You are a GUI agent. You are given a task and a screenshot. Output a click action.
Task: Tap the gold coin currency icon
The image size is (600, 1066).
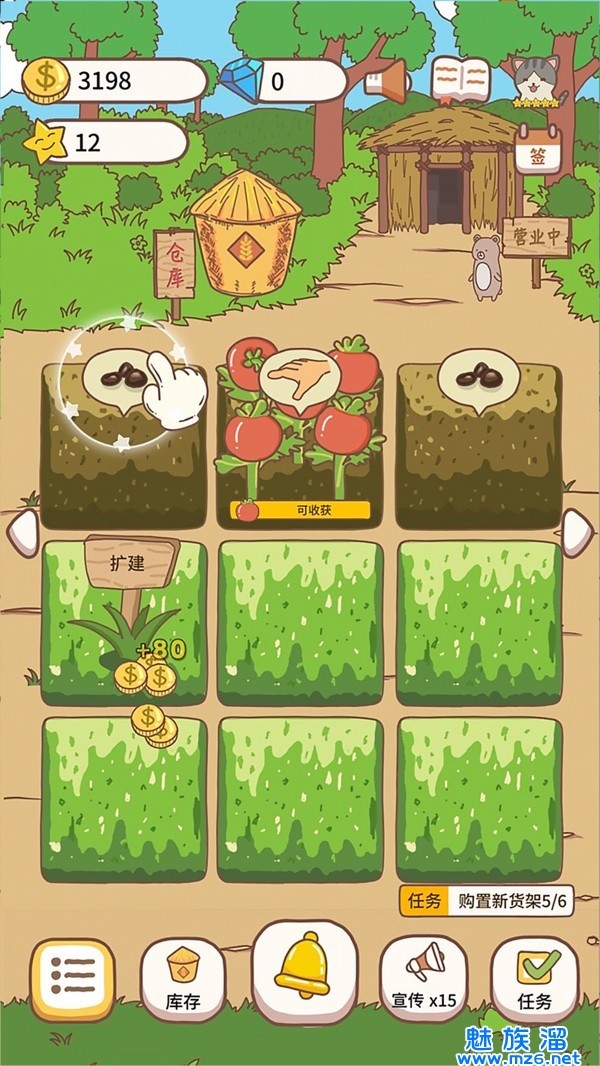(x=45, y=80)
